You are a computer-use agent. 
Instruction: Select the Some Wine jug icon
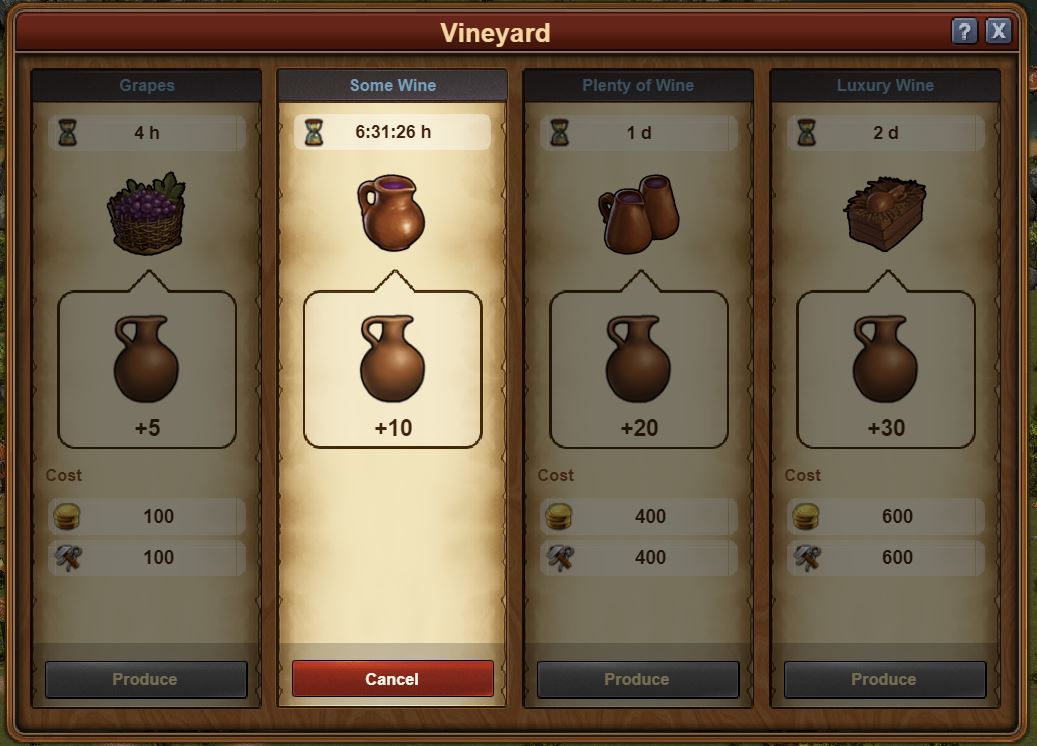pos(391,212)
